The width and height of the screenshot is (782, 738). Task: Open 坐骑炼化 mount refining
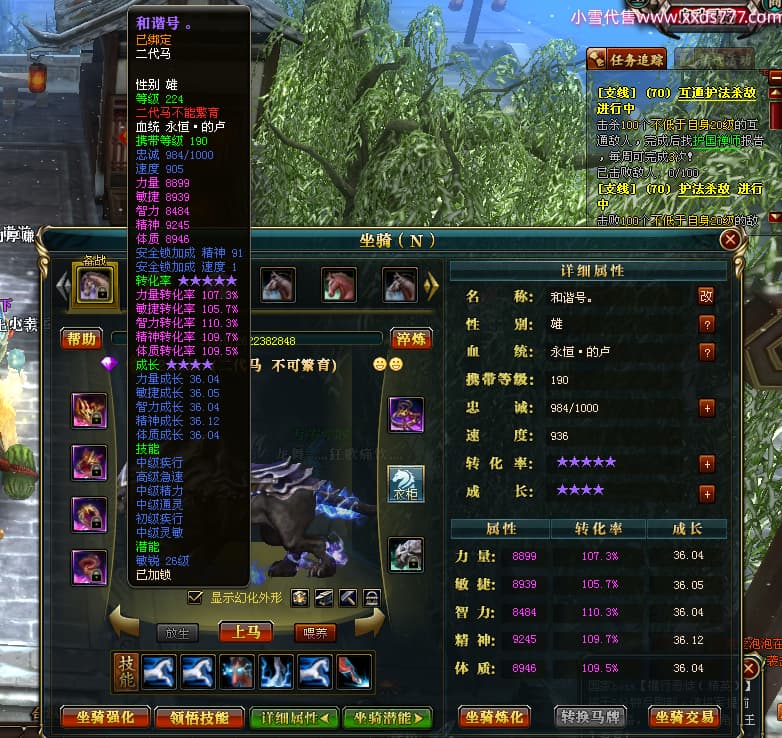[494, 717]
